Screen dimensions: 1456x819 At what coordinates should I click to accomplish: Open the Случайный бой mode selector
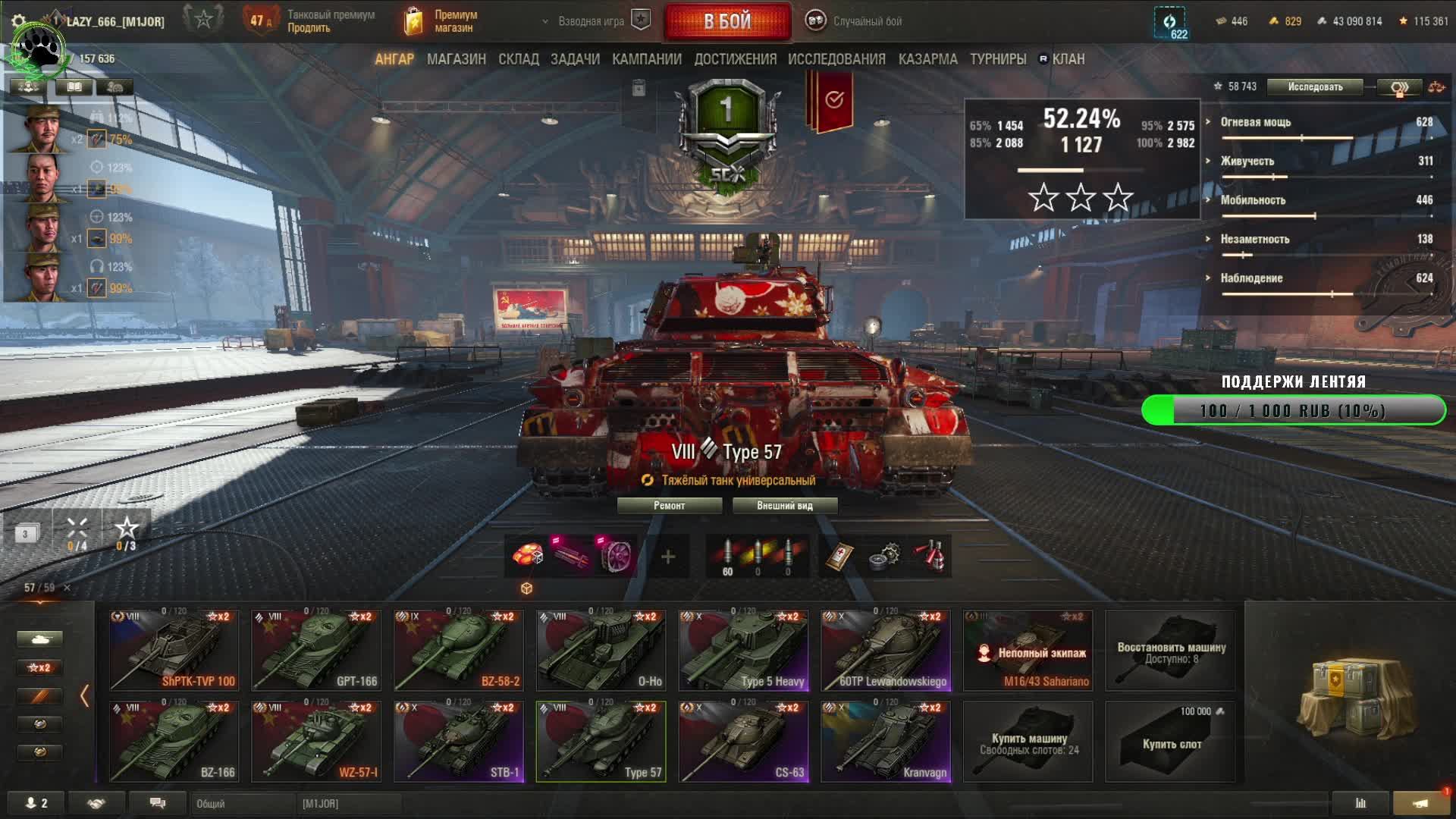click(855, 21)
